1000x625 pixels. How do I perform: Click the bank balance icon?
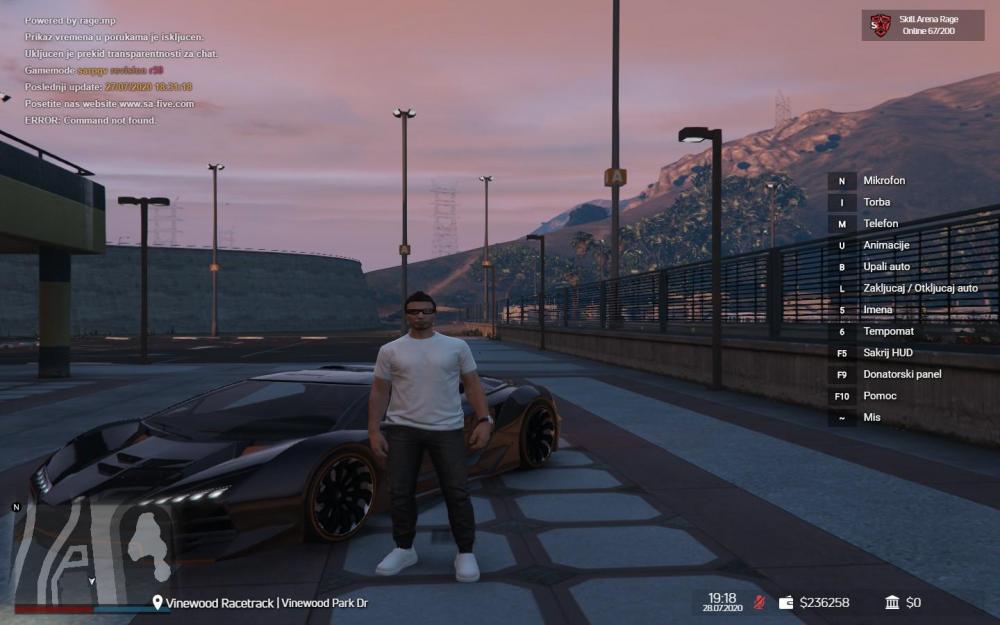pos(892,602)
